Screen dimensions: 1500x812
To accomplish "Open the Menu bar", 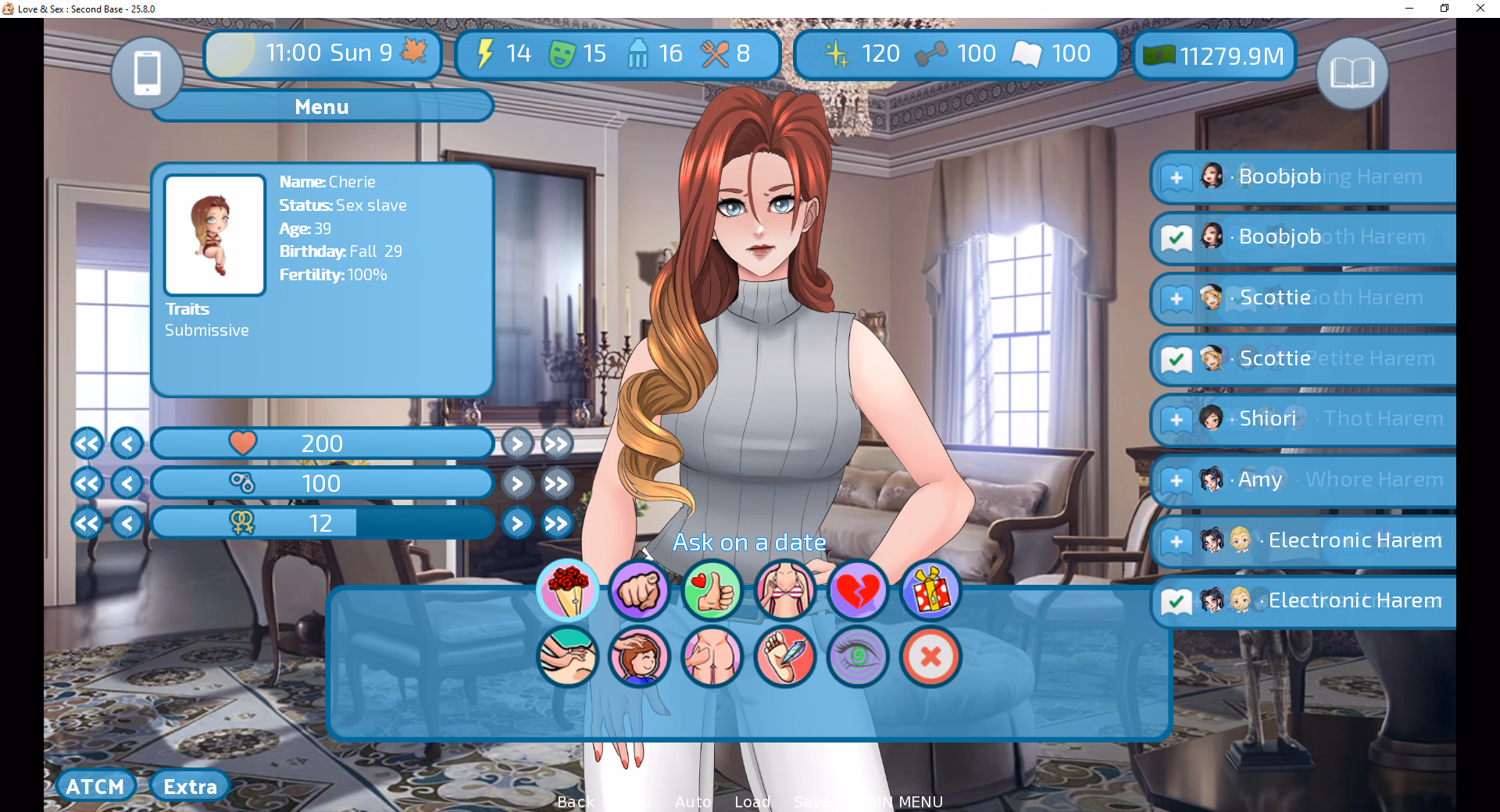I will point(322,107).
